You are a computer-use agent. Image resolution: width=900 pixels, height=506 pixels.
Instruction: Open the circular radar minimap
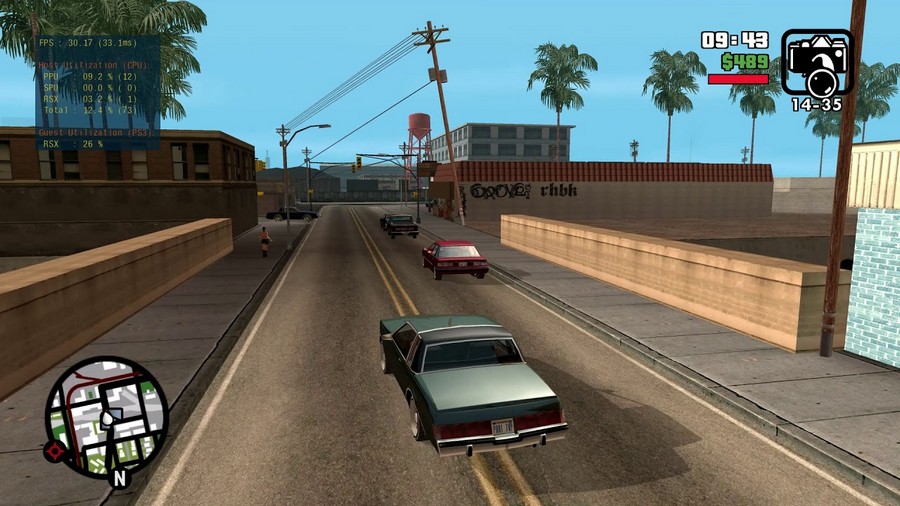point(107,417)
